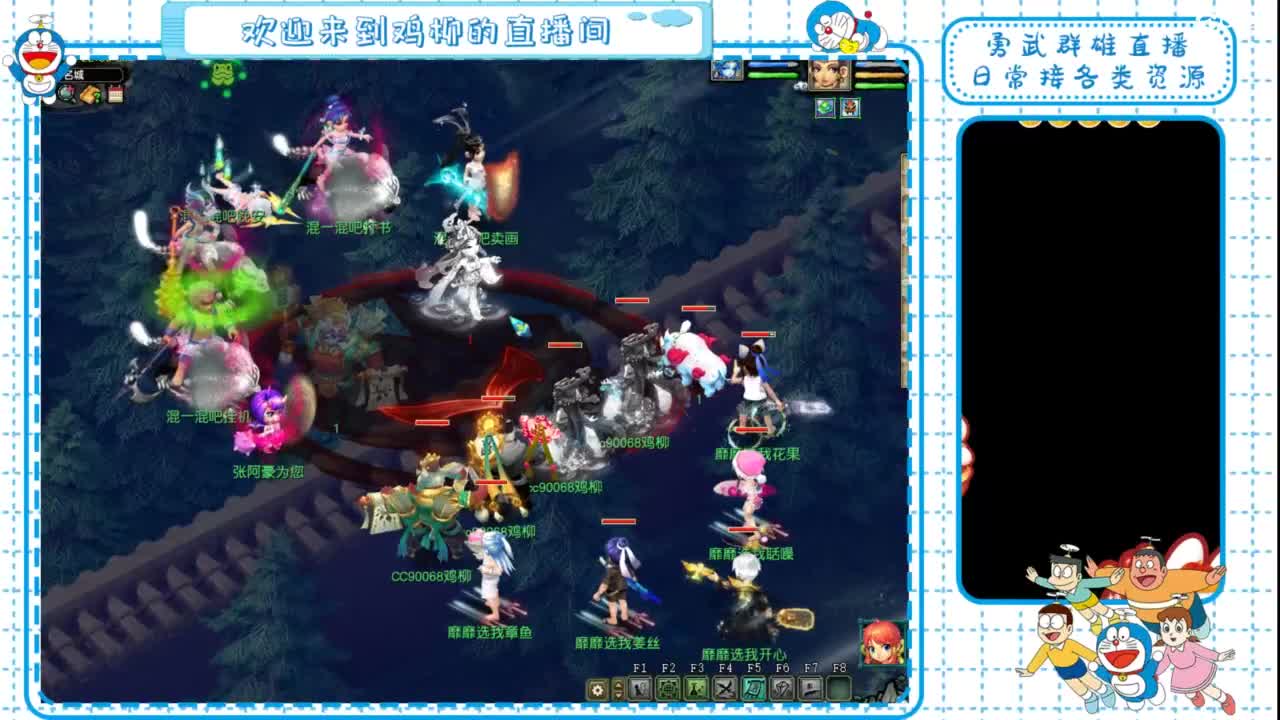Click the magnifier search icon below 名城
Screen dimensions: 1280x720
tap(67, 94)
